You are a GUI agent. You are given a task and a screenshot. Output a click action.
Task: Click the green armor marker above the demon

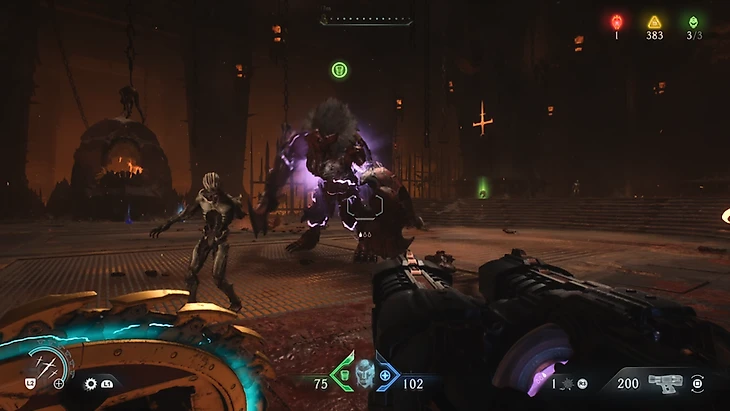(x=339, y=70)
